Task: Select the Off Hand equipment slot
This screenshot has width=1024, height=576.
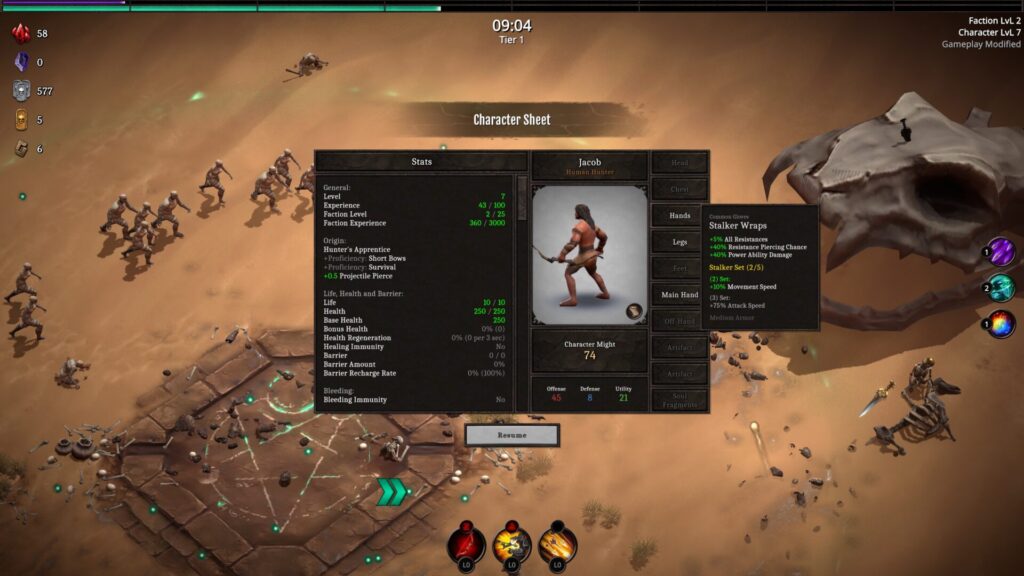Action: (x=680, y=321)
